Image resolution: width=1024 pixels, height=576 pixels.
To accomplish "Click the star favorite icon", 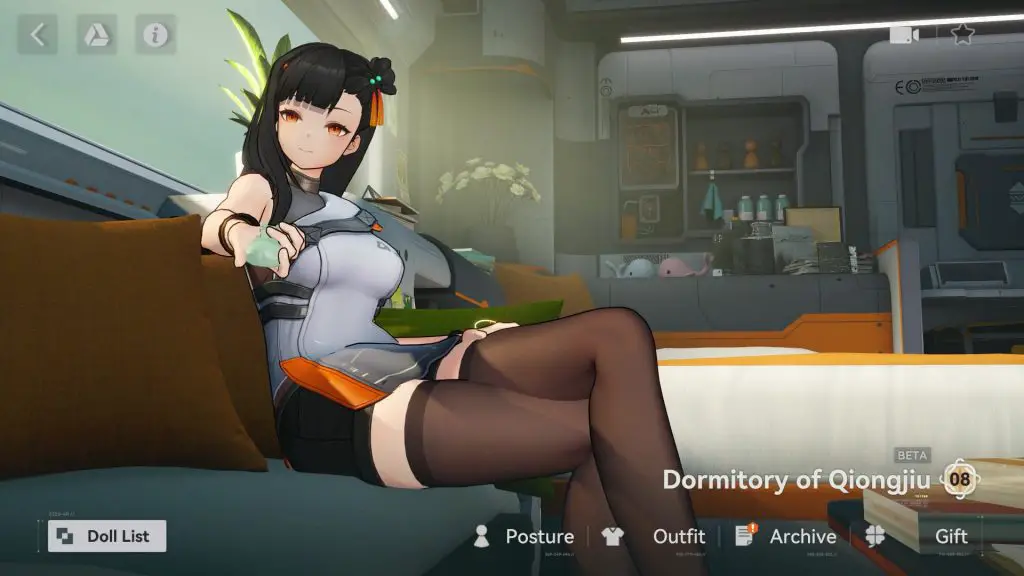I will coord(962,34).
